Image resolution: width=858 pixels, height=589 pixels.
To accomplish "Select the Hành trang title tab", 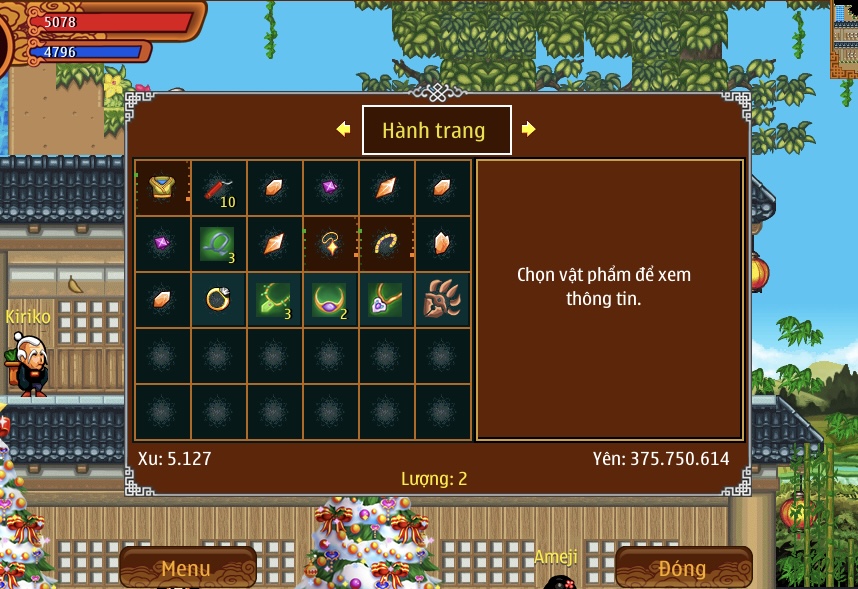I will (x=436, y=130).
